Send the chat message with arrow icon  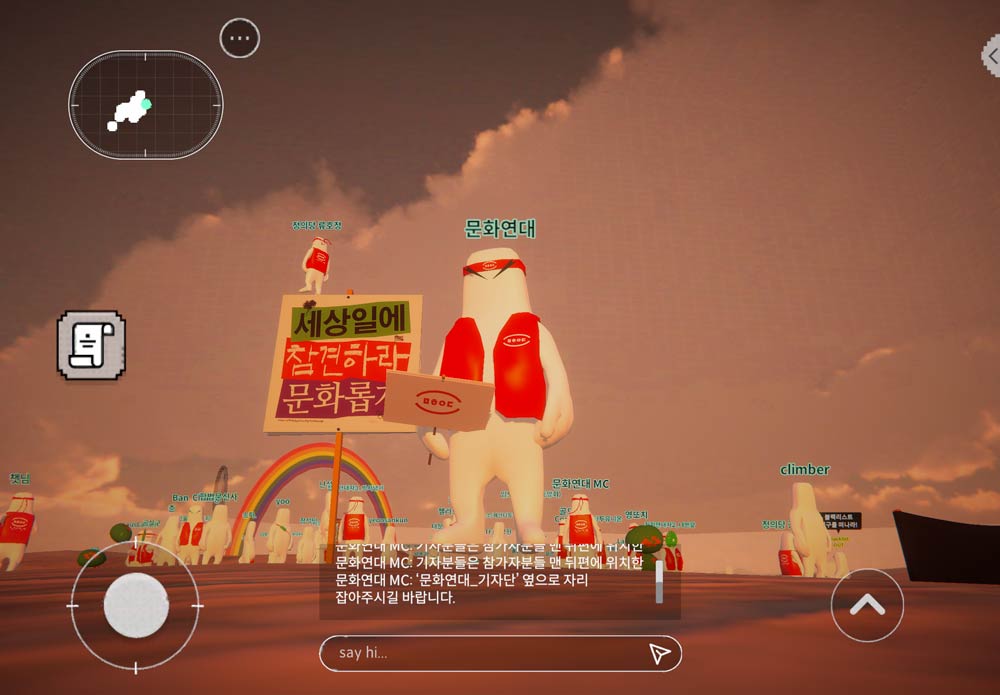658,653
